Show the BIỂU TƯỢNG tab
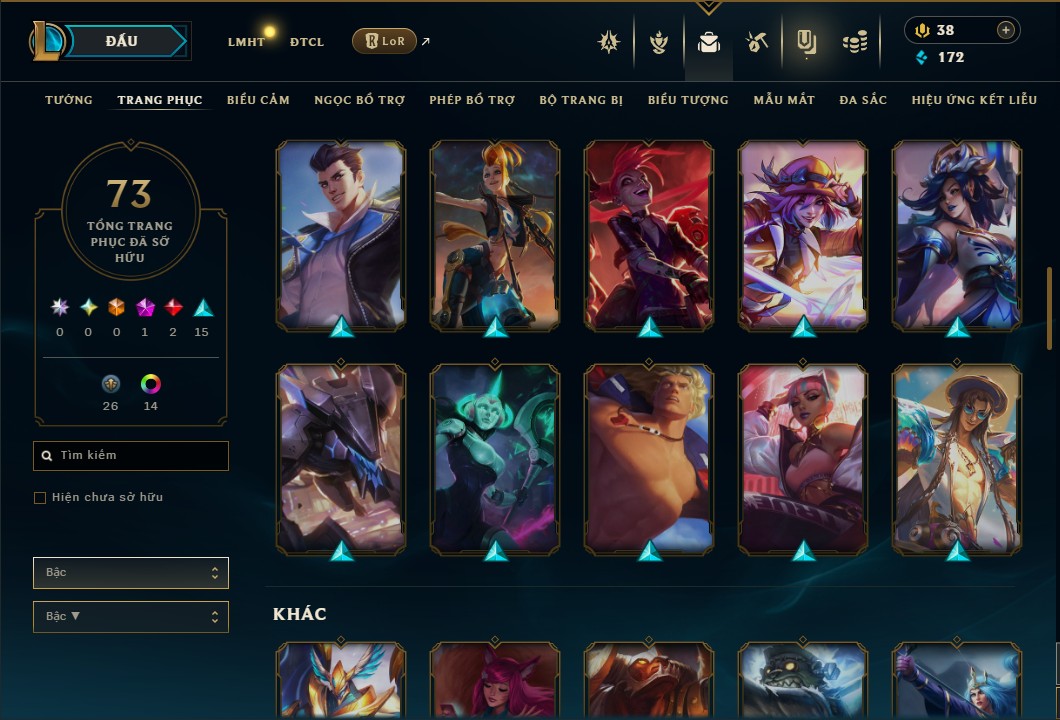 (688, 100)
